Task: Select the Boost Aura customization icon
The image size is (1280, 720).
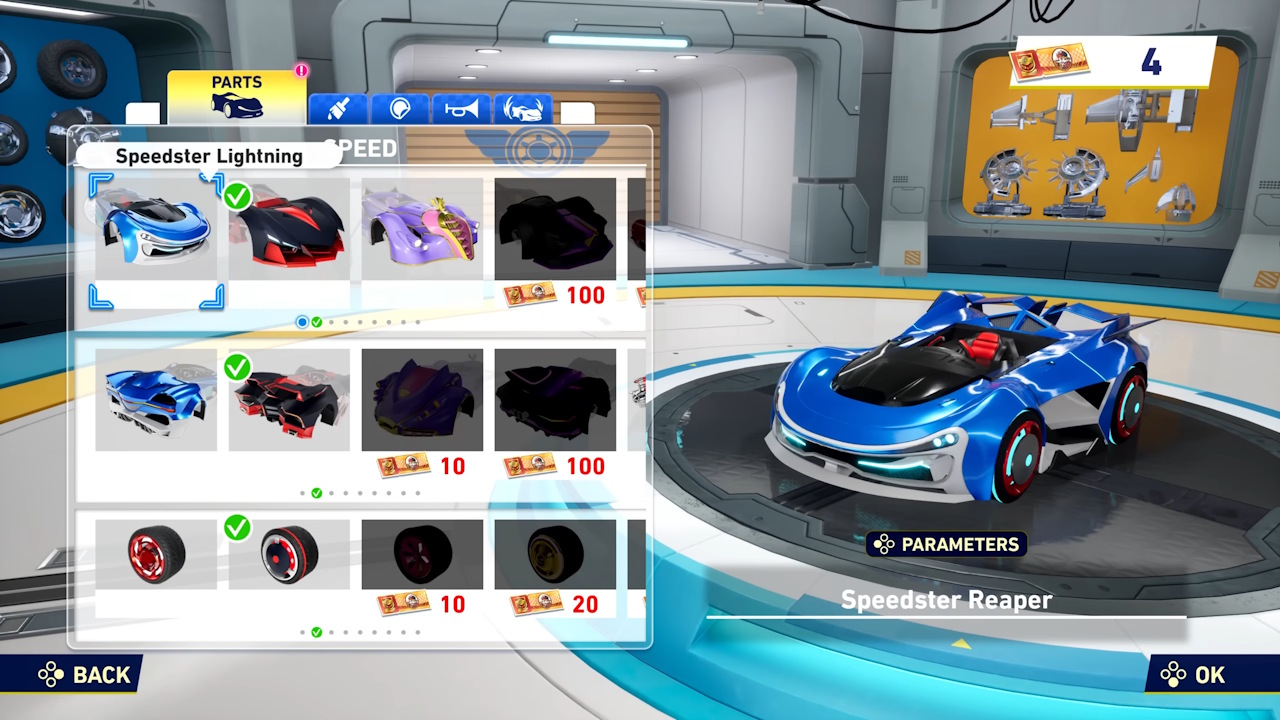Action: 523,108
